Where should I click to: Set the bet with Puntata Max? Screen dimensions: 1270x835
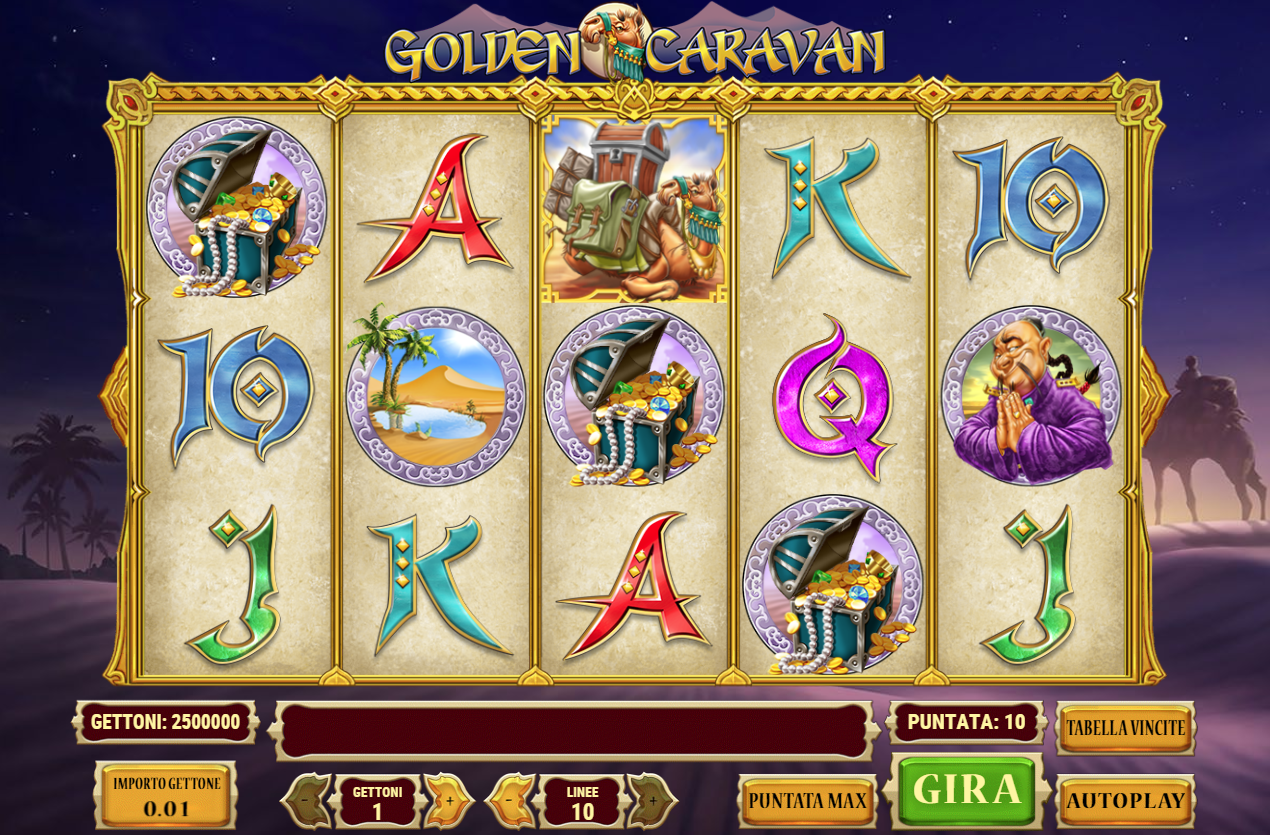tap(807, 800)
